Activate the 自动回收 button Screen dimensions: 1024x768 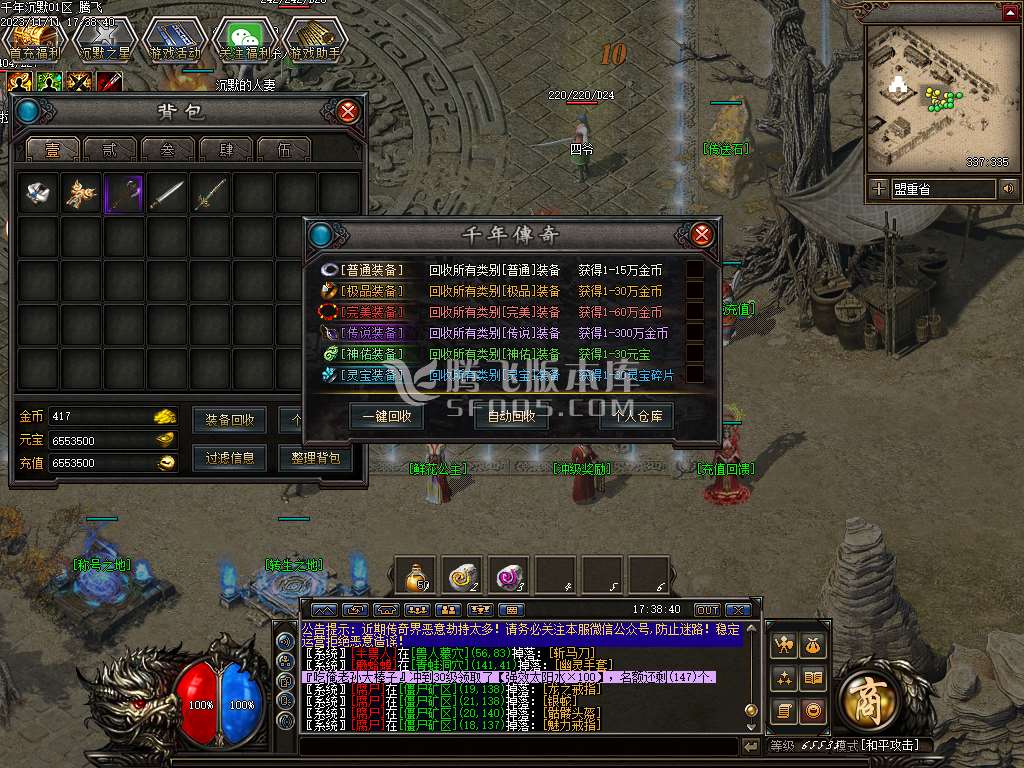511,416
